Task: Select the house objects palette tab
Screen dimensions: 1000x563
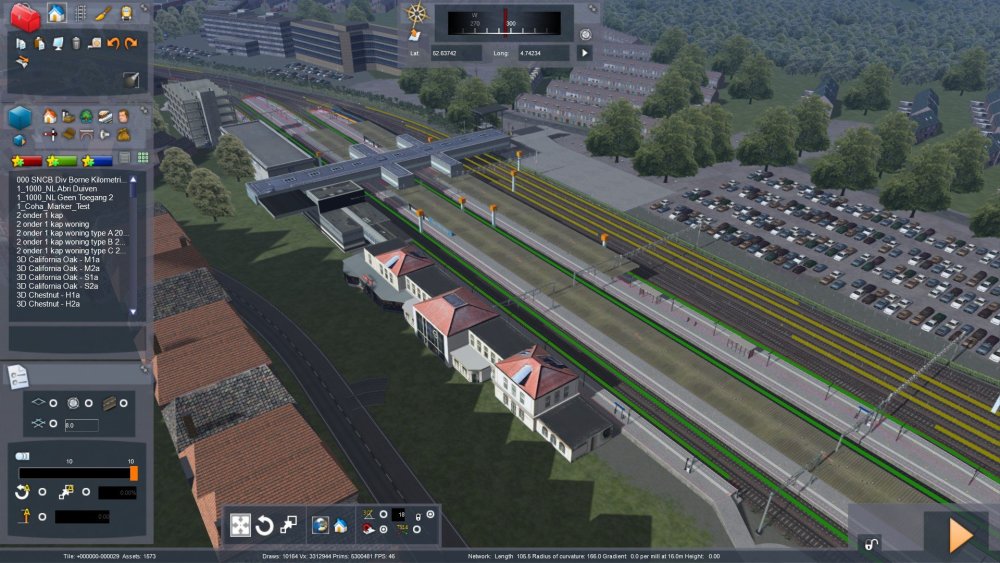Action: point(57,13)
